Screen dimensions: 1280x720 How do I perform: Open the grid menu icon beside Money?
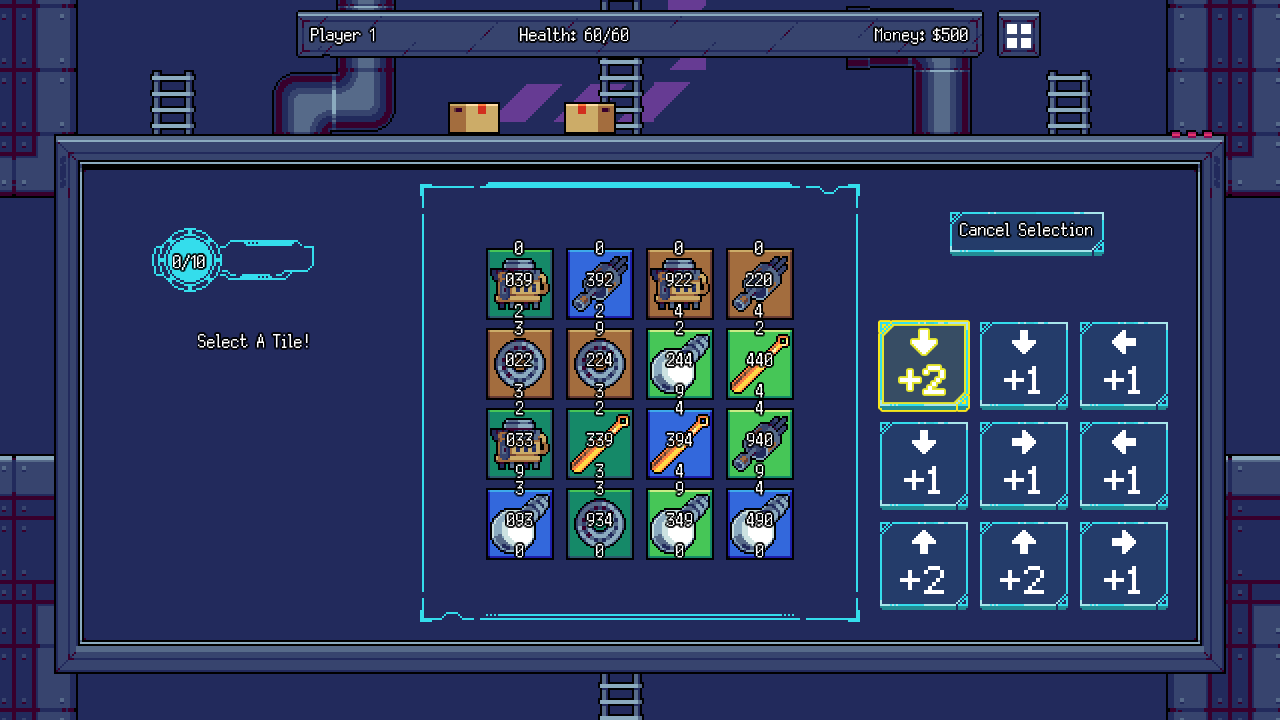click(1018, 36)
